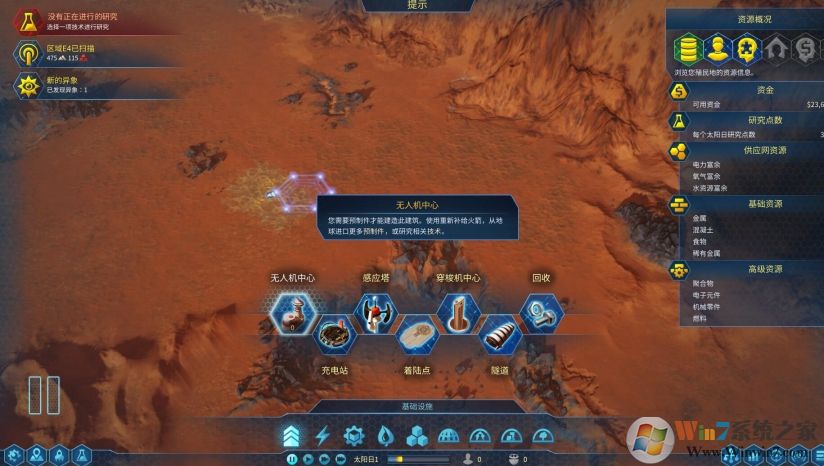This screenshot has height=466, width=824.
Task: Activate the 回收 salvage tool
Action: [x=541, y=312]
